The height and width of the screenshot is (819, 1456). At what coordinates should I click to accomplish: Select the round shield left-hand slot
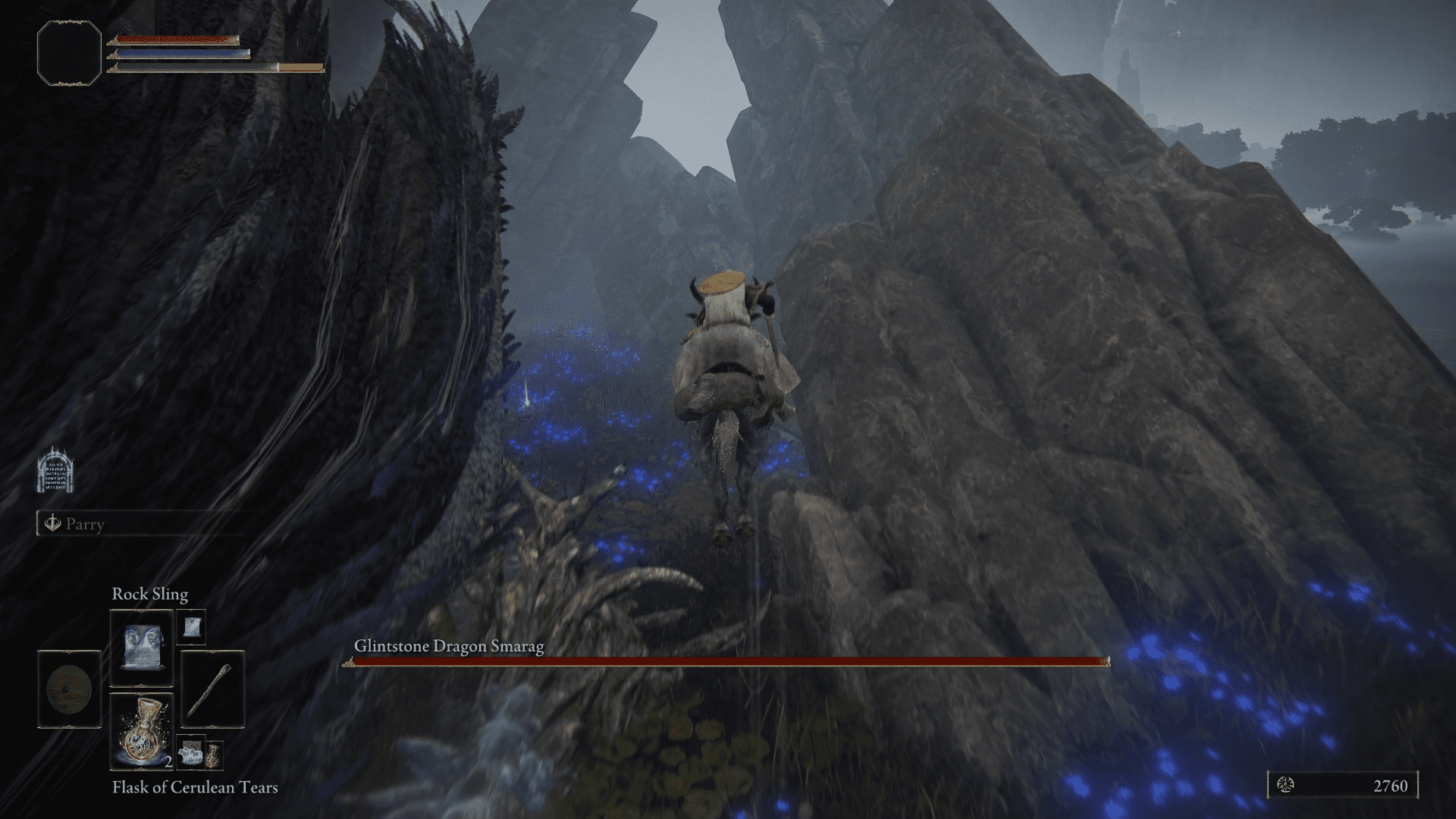[x=69, y=689]
